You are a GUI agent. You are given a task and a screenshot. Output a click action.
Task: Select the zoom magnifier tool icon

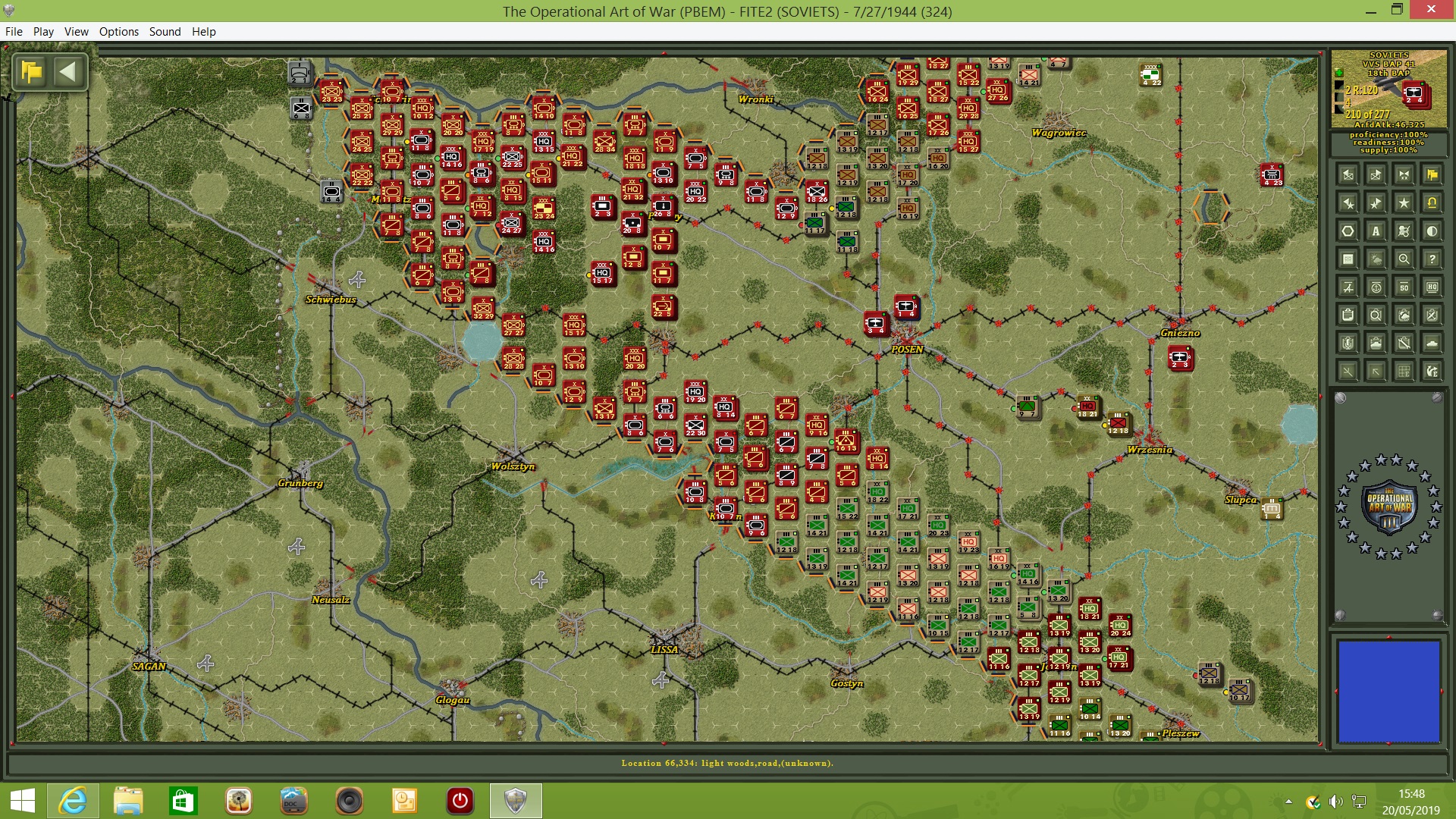tap(1405, 259)
